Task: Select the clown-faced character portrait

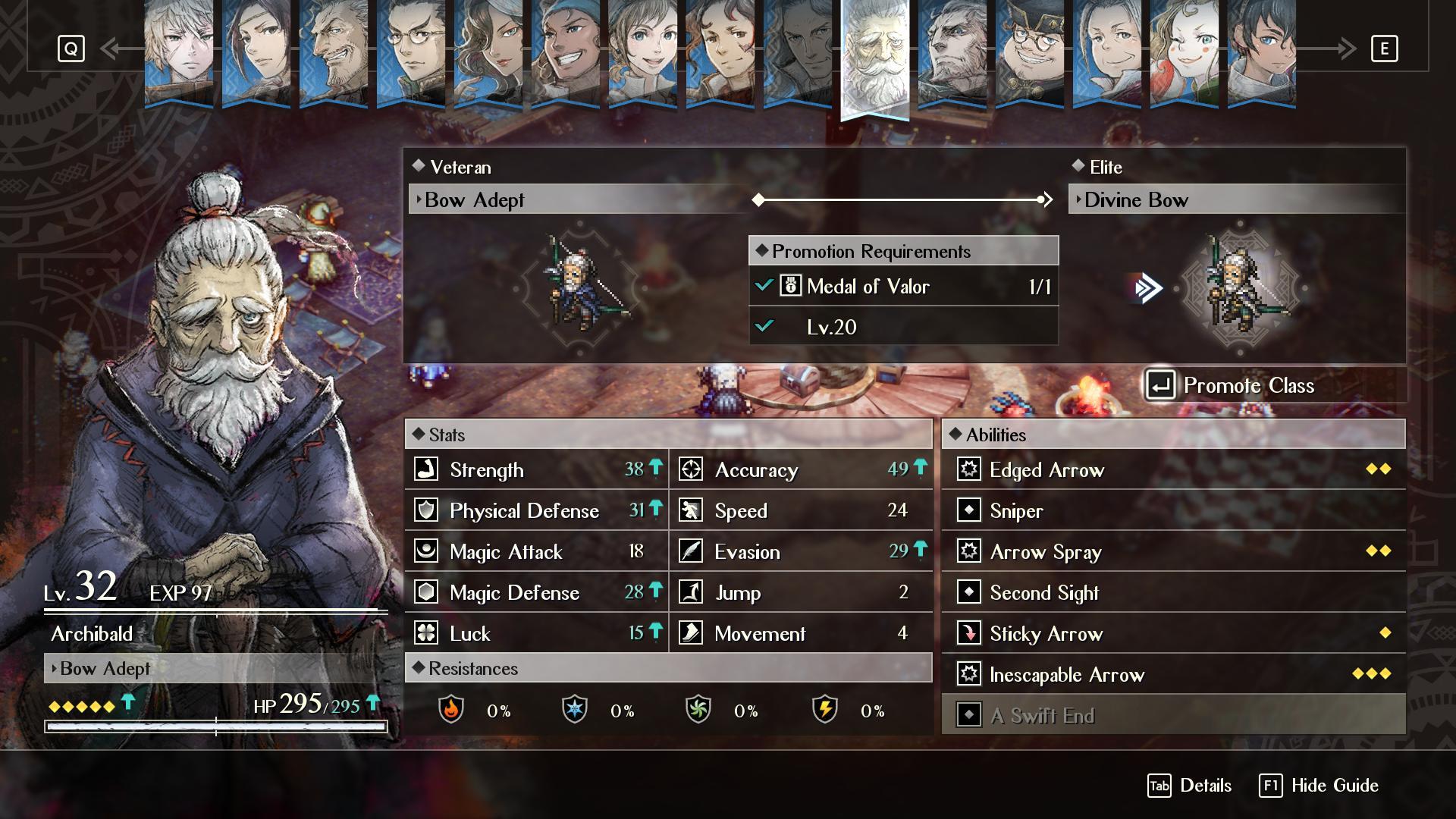Action: [x=1184, y=52]
